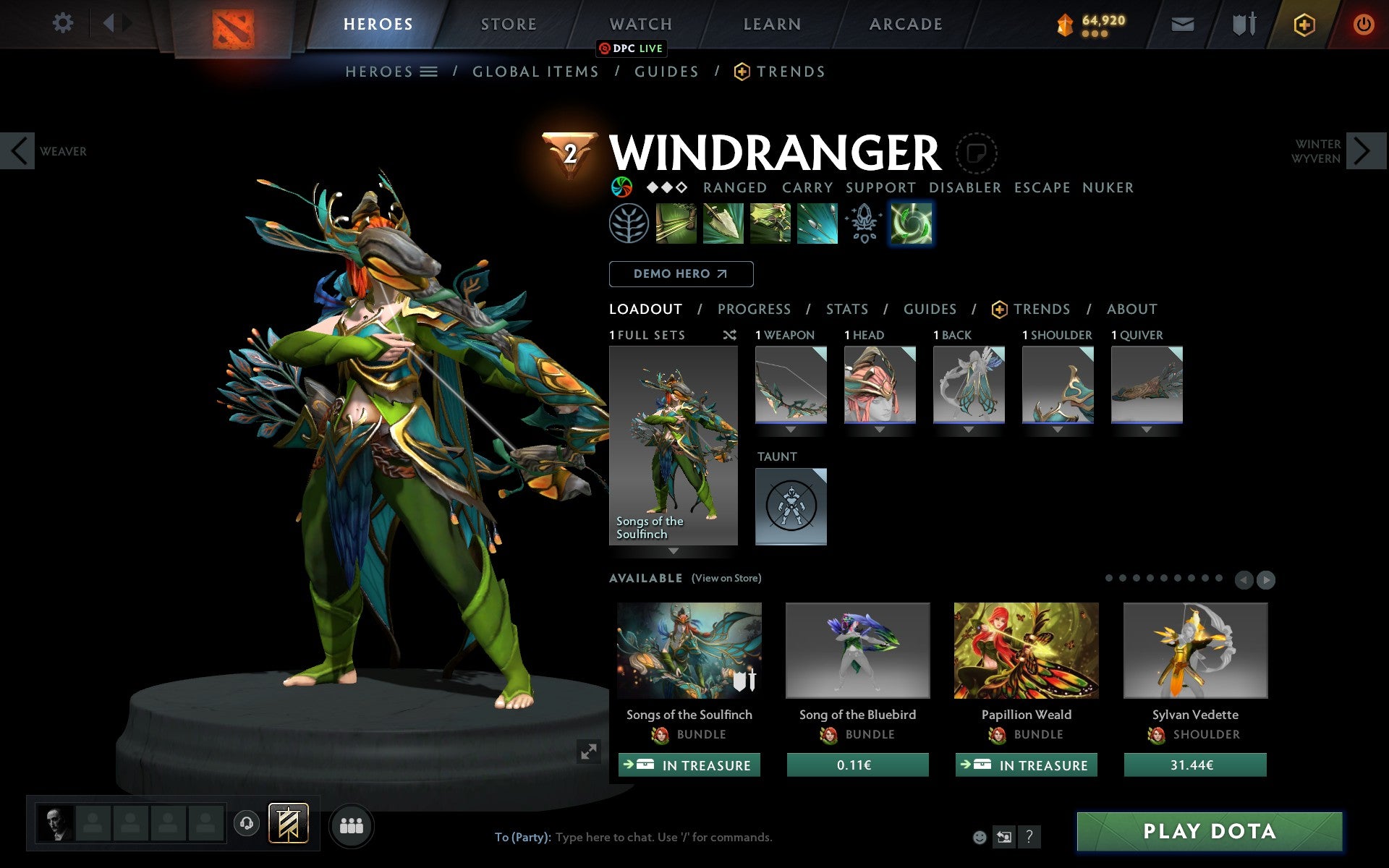The width and height of the screenshot is (1389, 868).
Task: Open Dota Plus hexagon icon in top bar
Action: click(1304, 23)
